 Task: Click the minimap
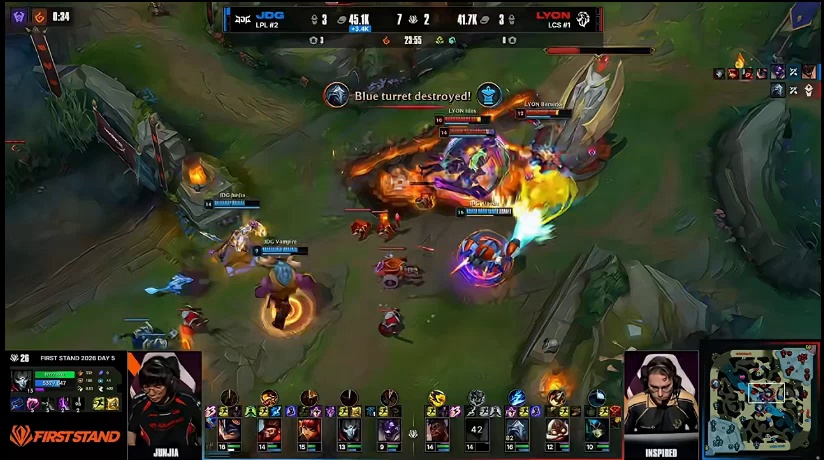pyautogui.click(x=762, y=401)
